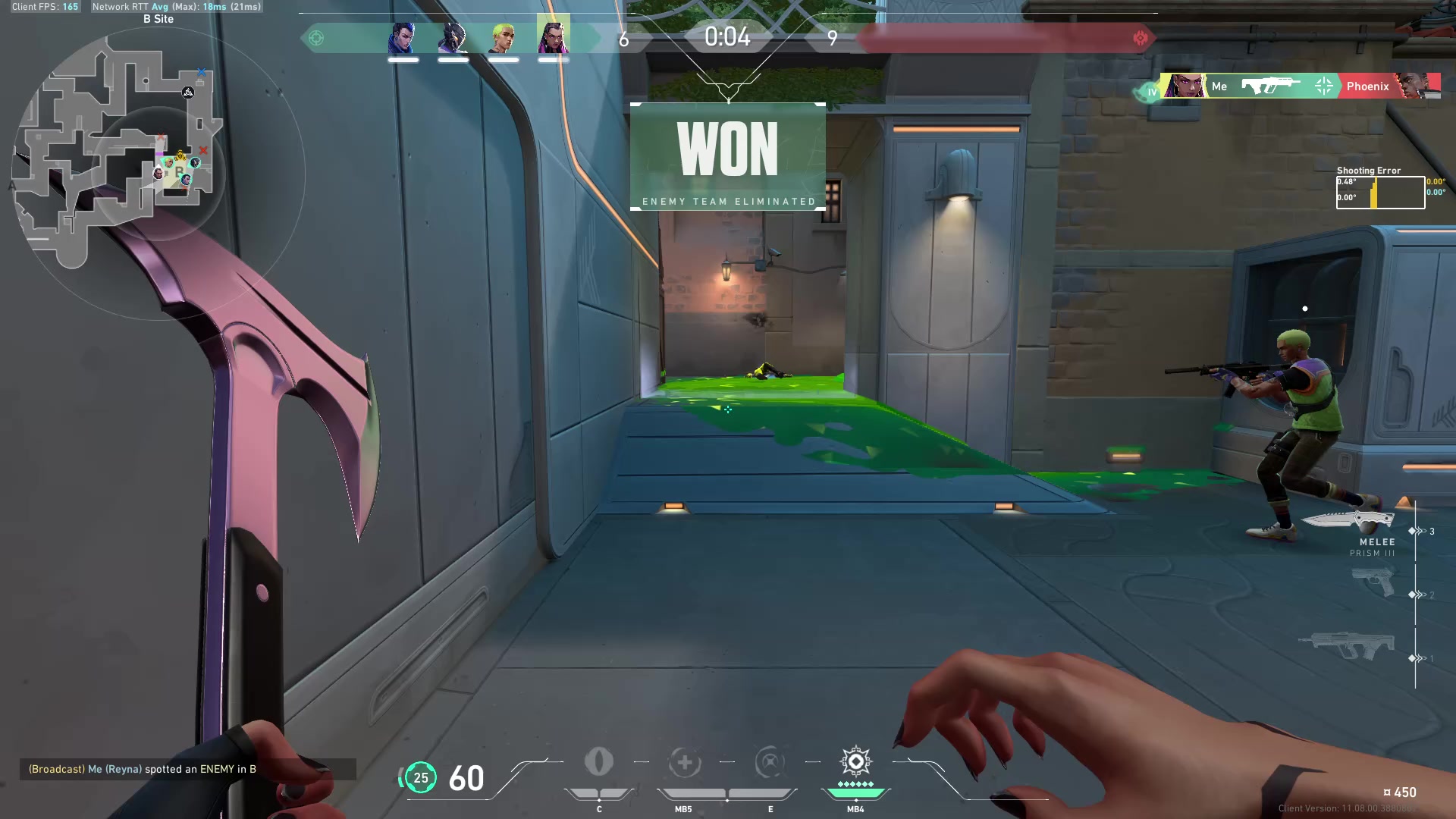This screenshot has width=1456, height=819.
Task: Click the Shooting Error graph
Action: (x=1380, y=193)
